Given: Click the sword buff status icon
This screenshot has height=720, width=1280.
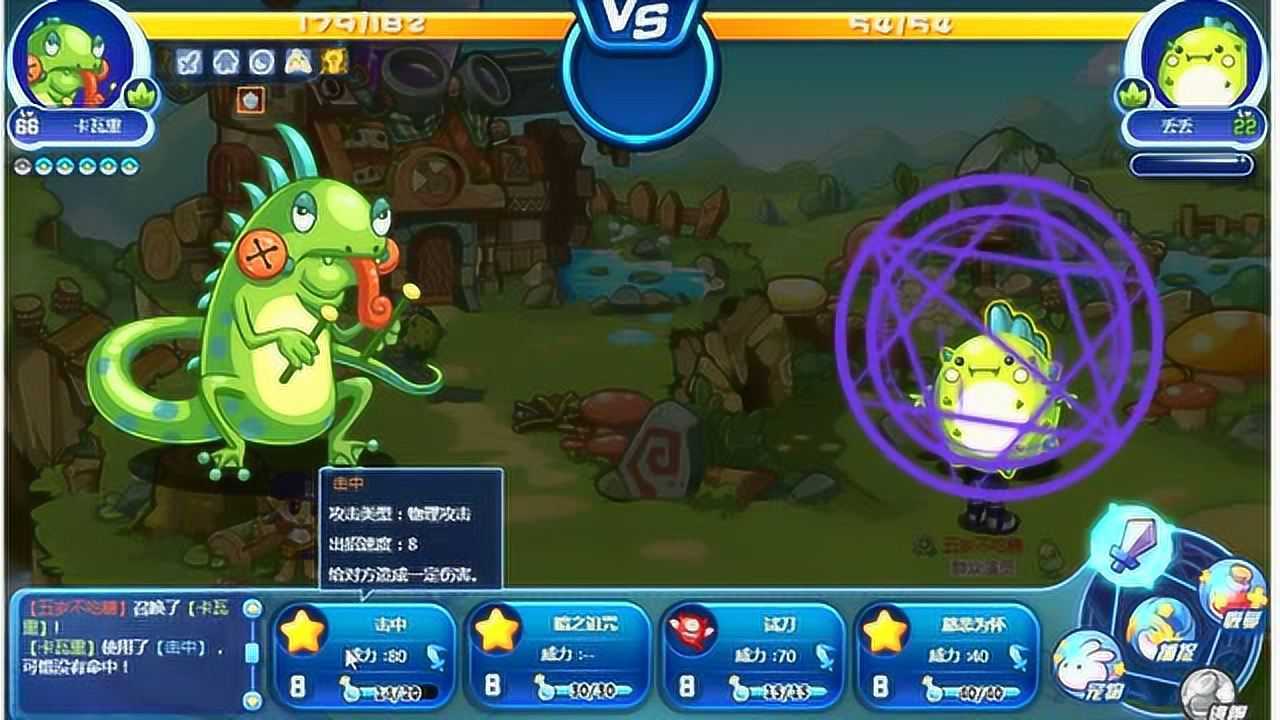Looking at the screenshot, I should coord(189,62).
